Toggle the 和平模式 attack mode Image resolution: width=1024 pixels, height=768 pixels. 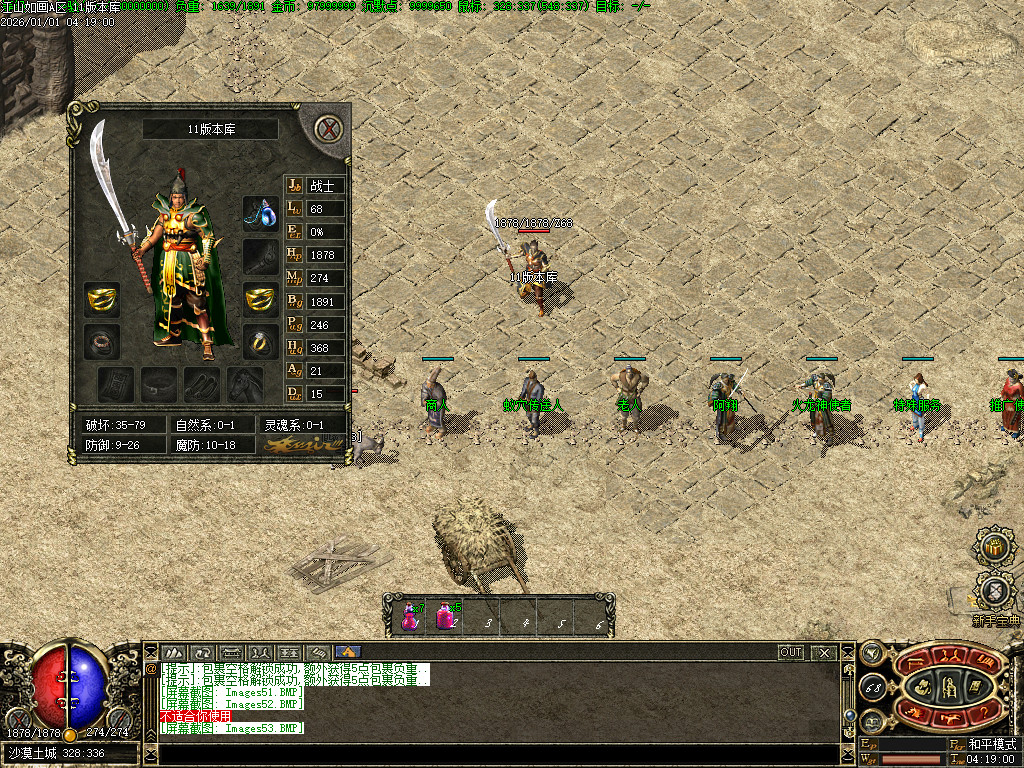[x=990, y=744]
